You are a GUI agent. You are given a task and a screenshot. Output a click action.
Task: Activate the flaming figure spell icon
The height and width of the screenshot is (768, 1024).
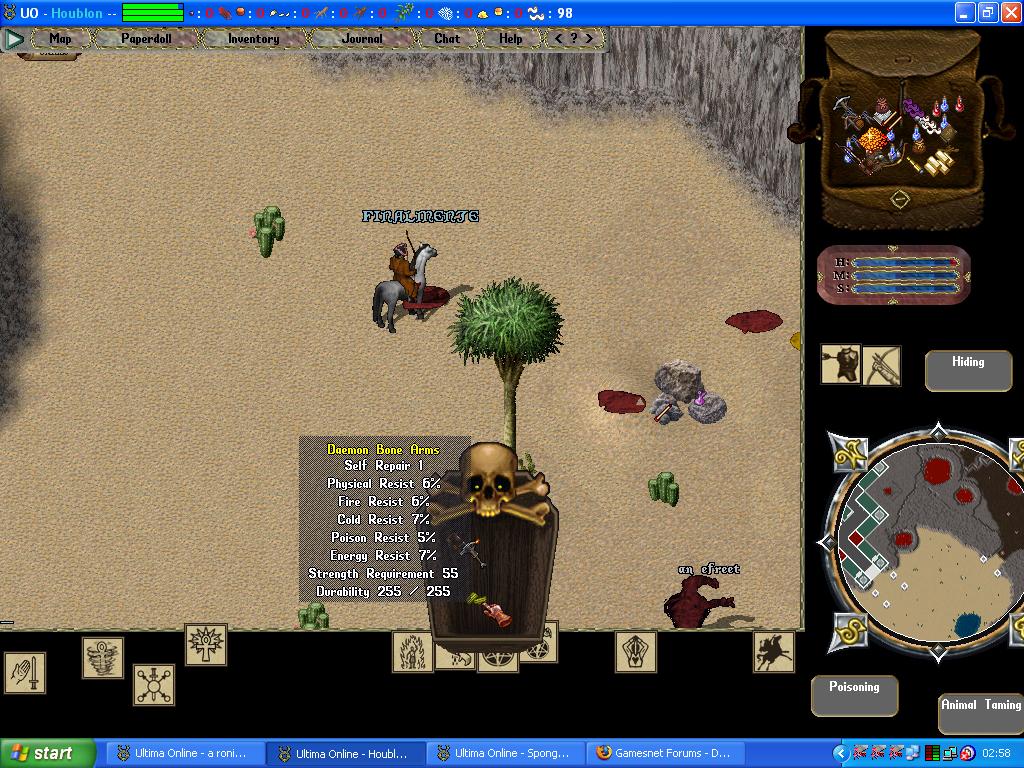tap(412, 651)
